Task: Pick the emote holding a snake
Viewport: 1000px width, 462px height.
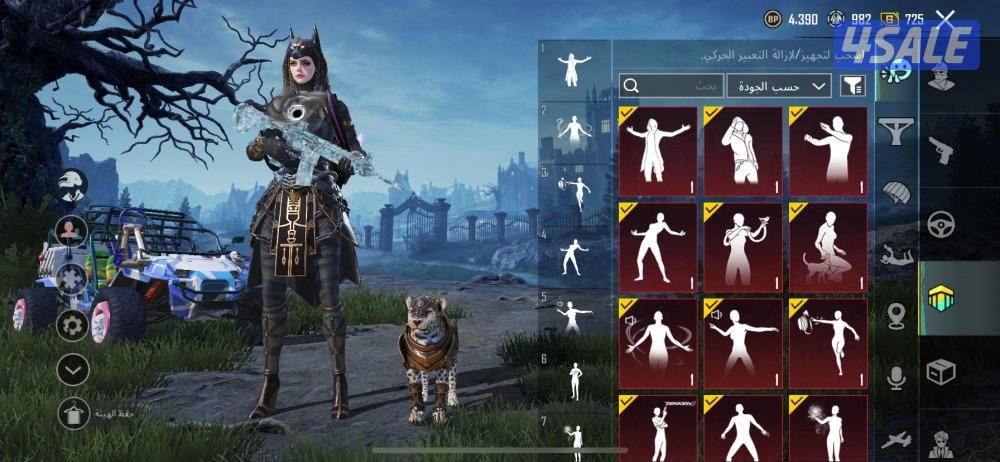Action: 743,247
